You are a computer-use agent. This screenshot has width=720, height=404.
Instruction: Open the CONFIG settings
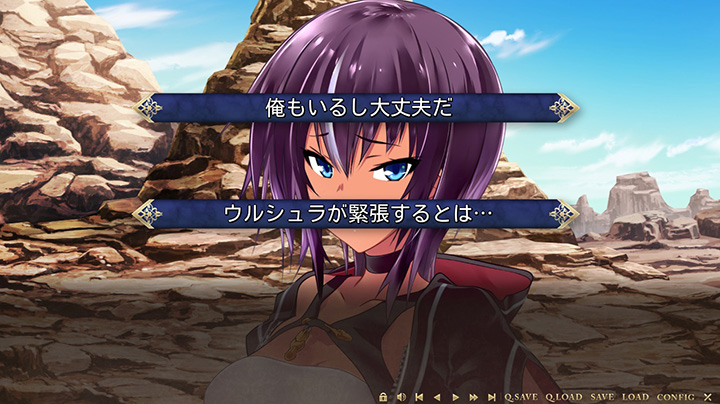pyautogui.click(x=675, y=397)
